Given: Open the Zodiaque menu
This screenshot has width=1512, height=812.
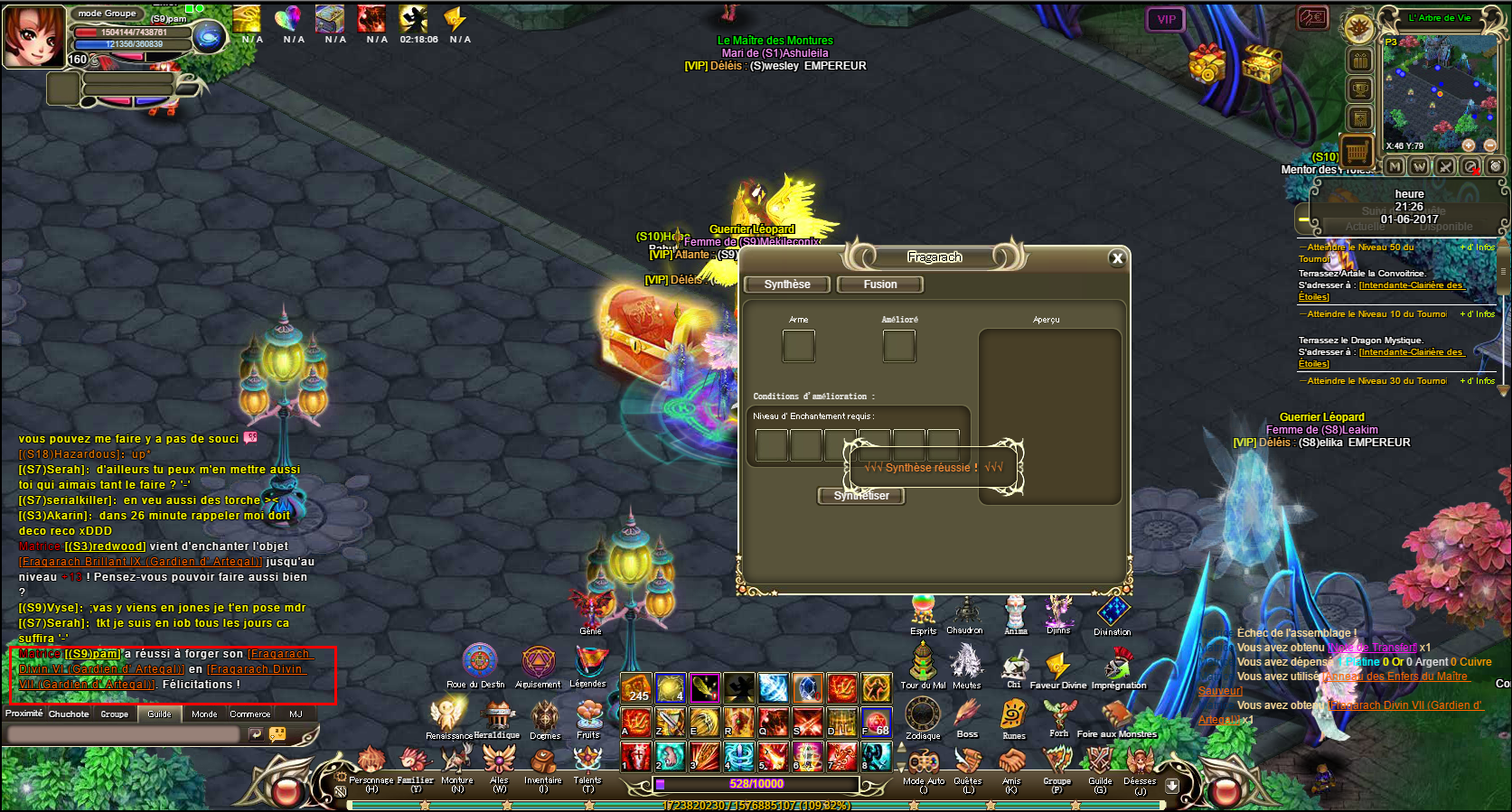Looking at the screenshot, I should pos(923,714).
